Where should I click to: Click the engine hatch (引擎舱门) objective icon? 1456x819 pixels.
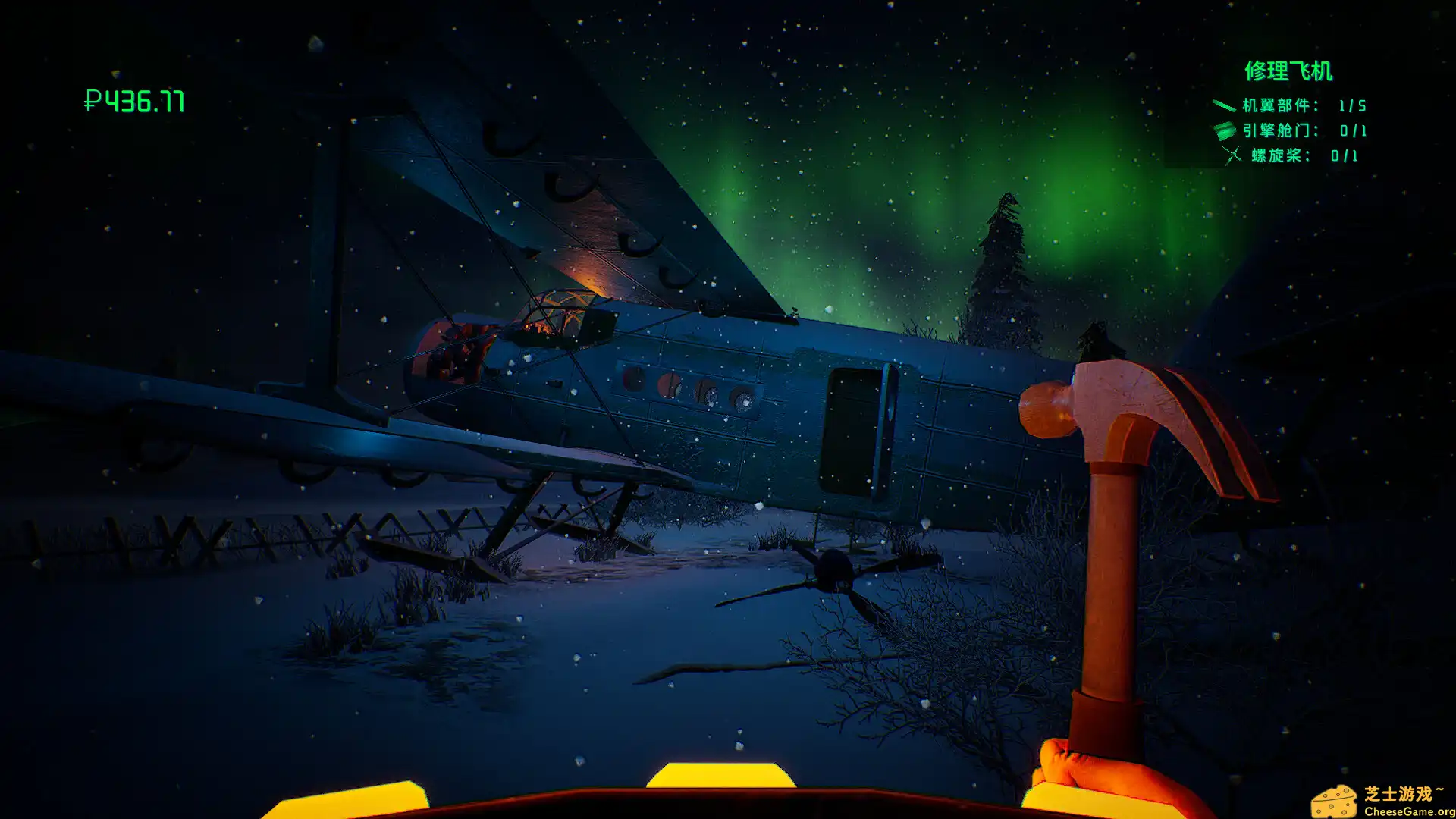(x=1224, y=130)
